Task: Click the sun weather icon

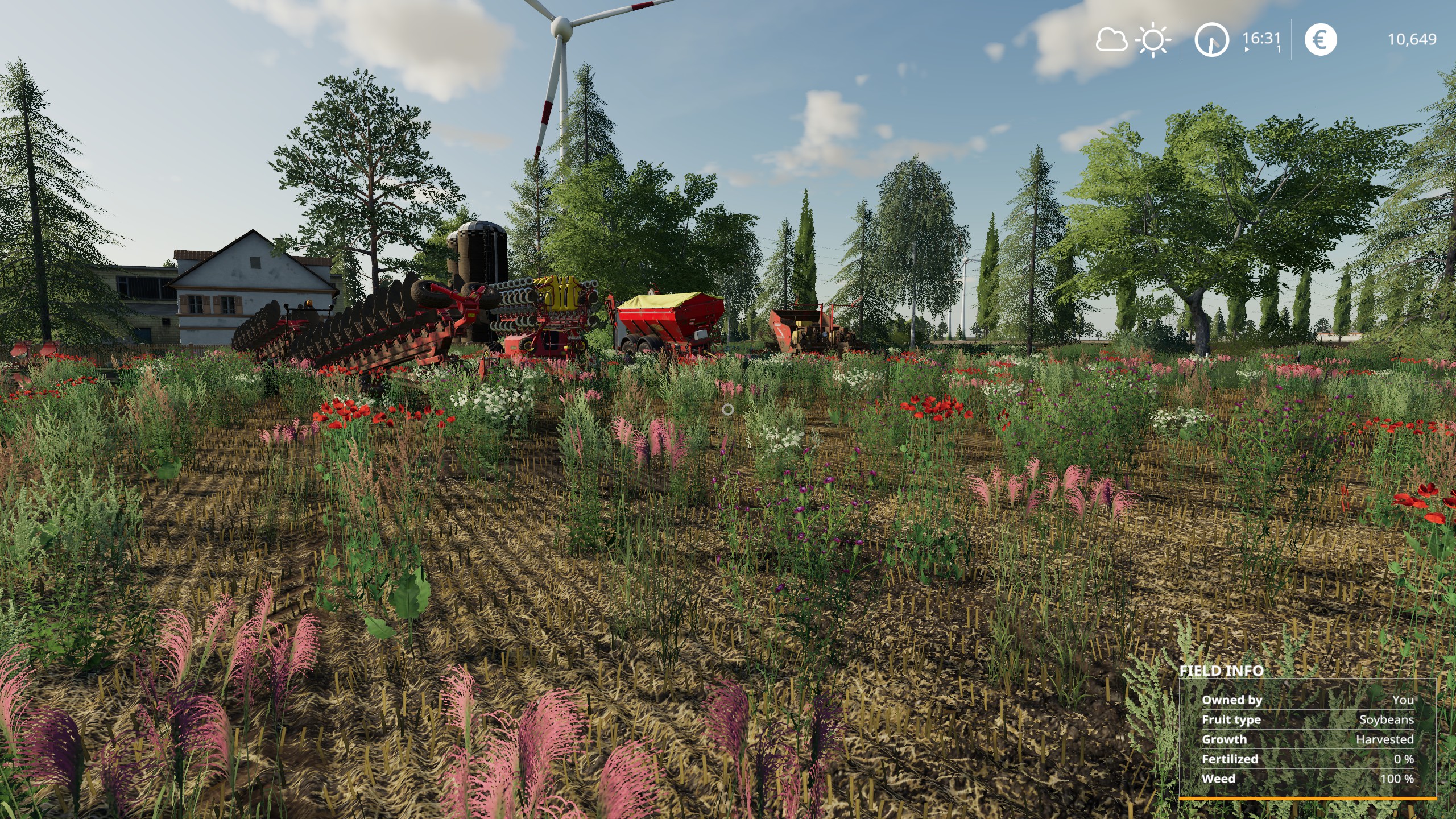Action: tap(1153, 40)
